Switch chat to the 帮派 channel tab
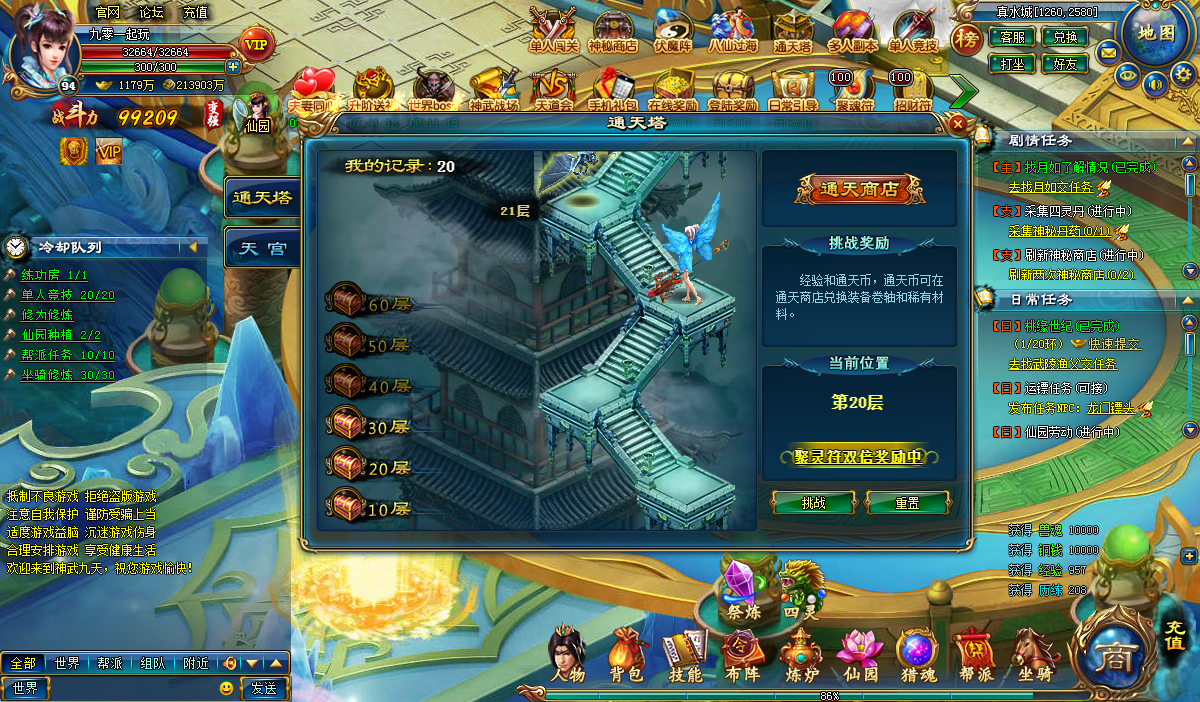Image resolution: width=1200 pixels, height=702 pixels. click(110, 663)
